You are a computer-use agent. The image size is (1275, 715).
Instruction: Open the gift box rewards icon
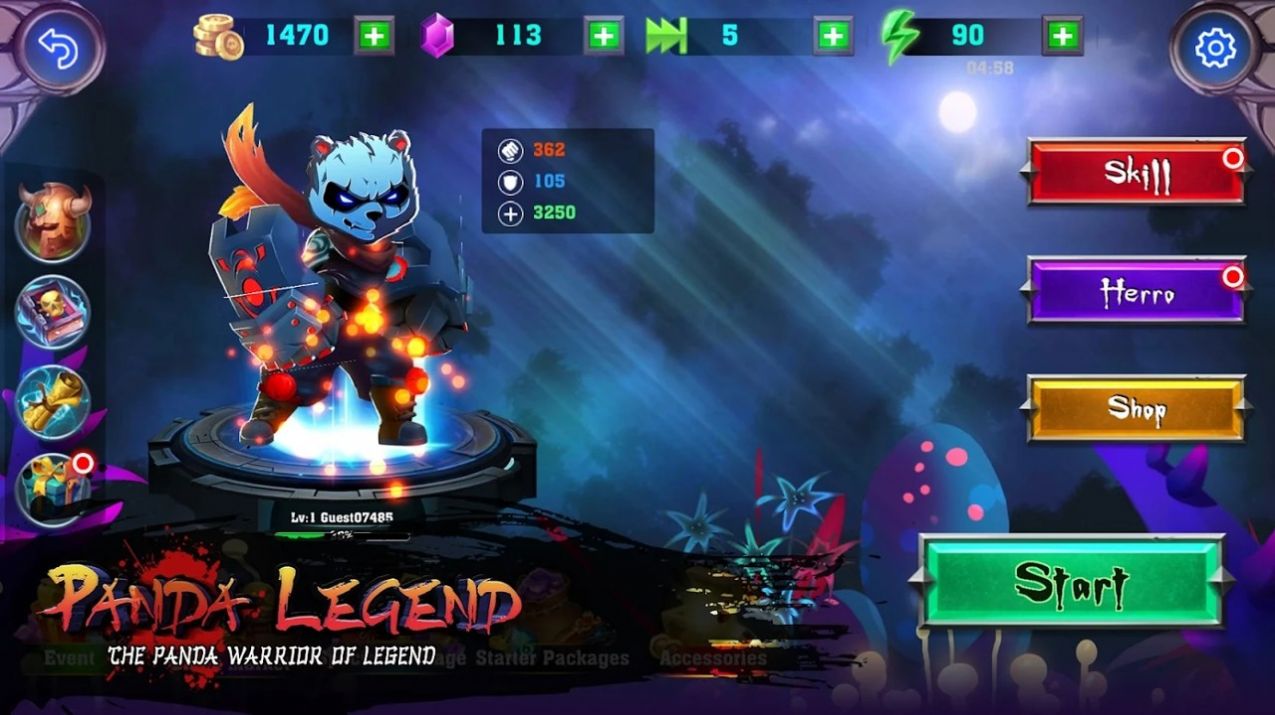point(53,489)
